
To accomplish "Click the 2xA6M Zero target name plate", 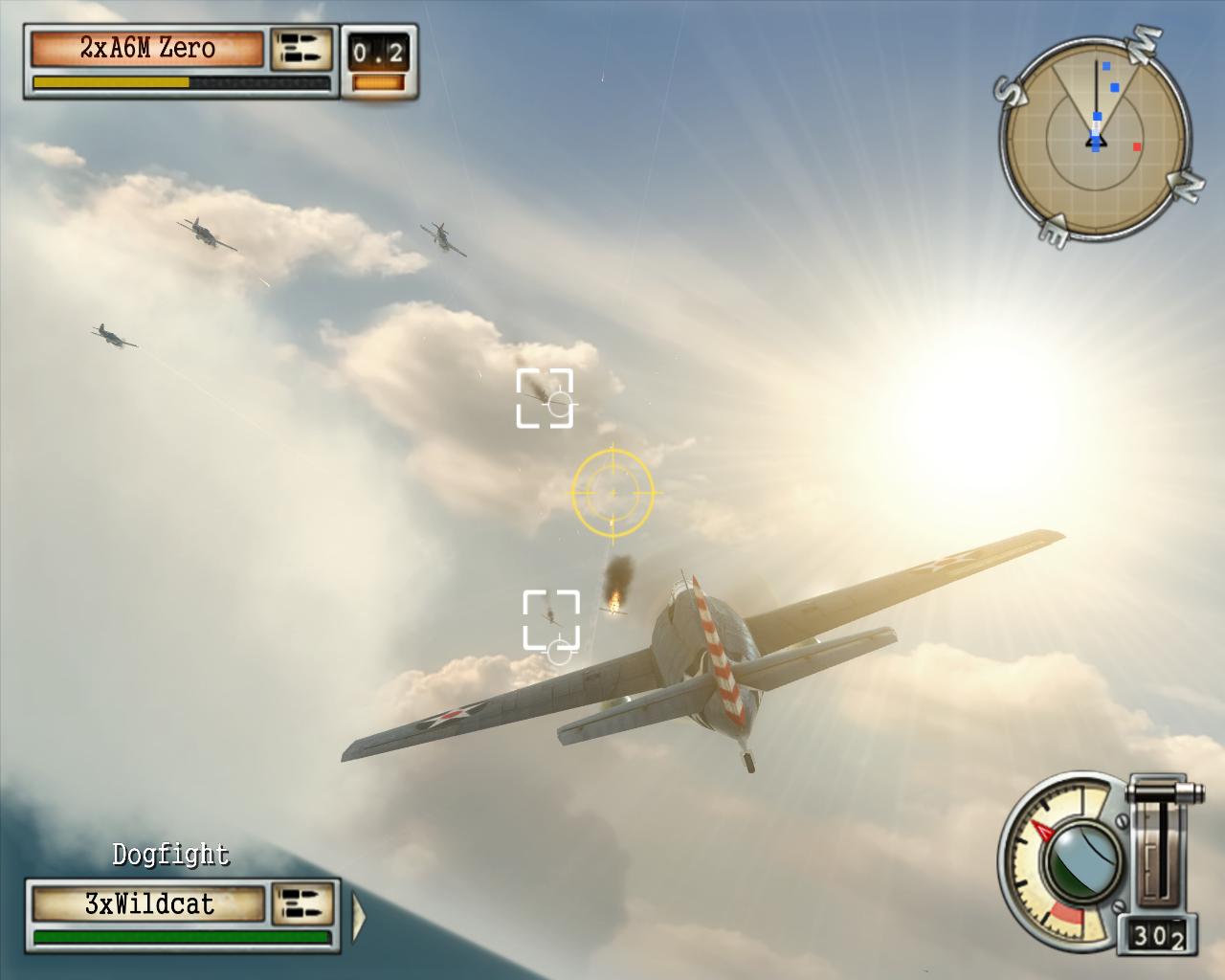I will coord(147,49).
